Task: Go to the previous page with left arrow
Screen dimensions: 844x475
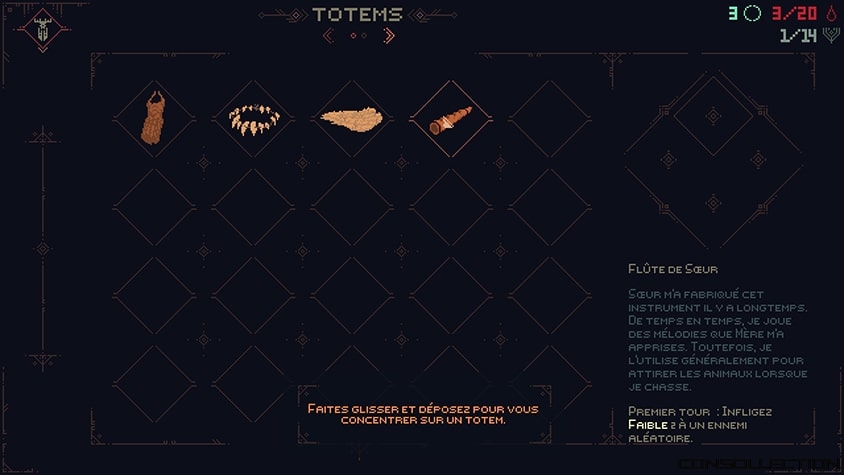Action: click(328, 36)
